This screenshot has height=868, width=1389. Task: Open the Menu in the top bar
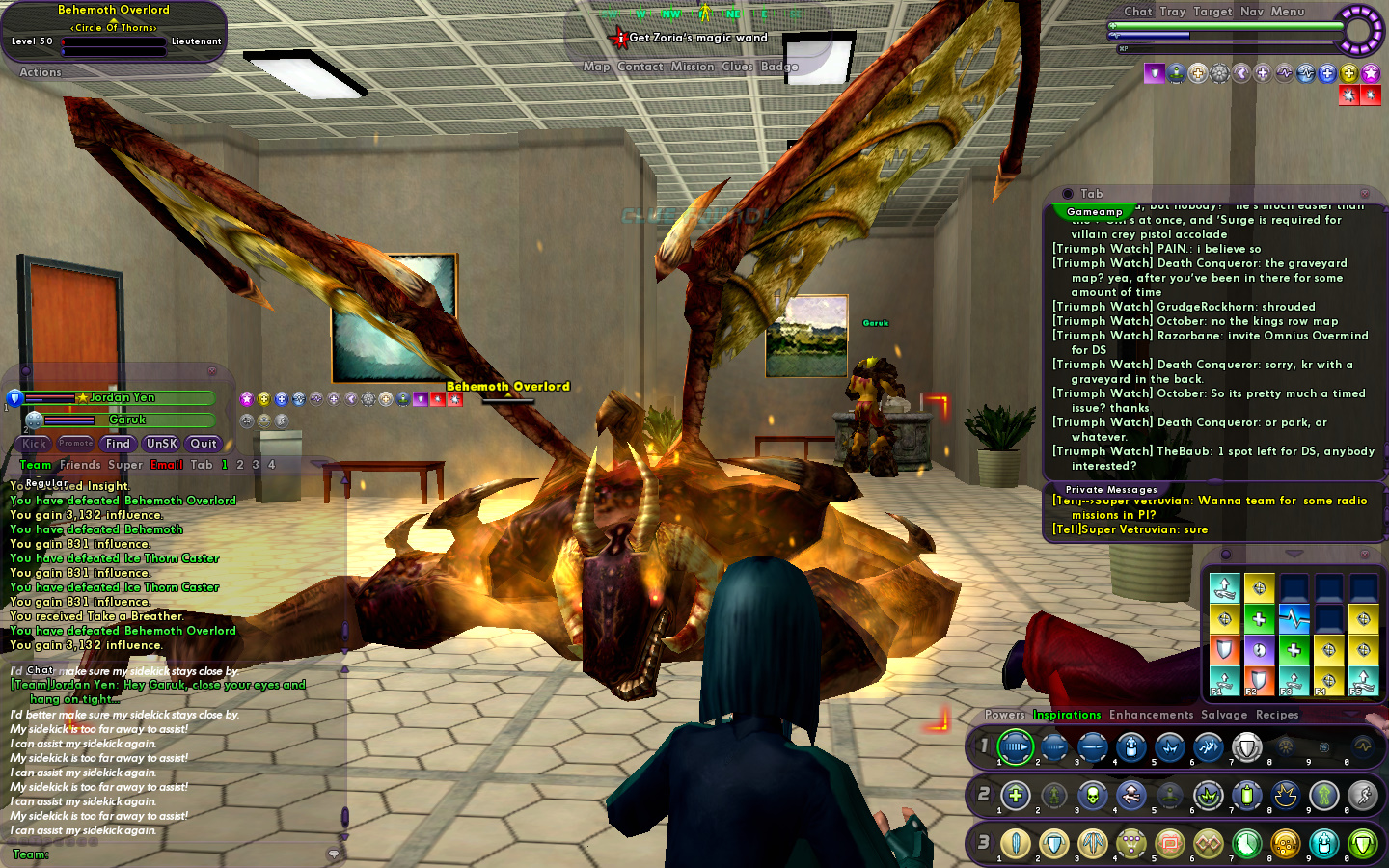(x=1288, y=12)
